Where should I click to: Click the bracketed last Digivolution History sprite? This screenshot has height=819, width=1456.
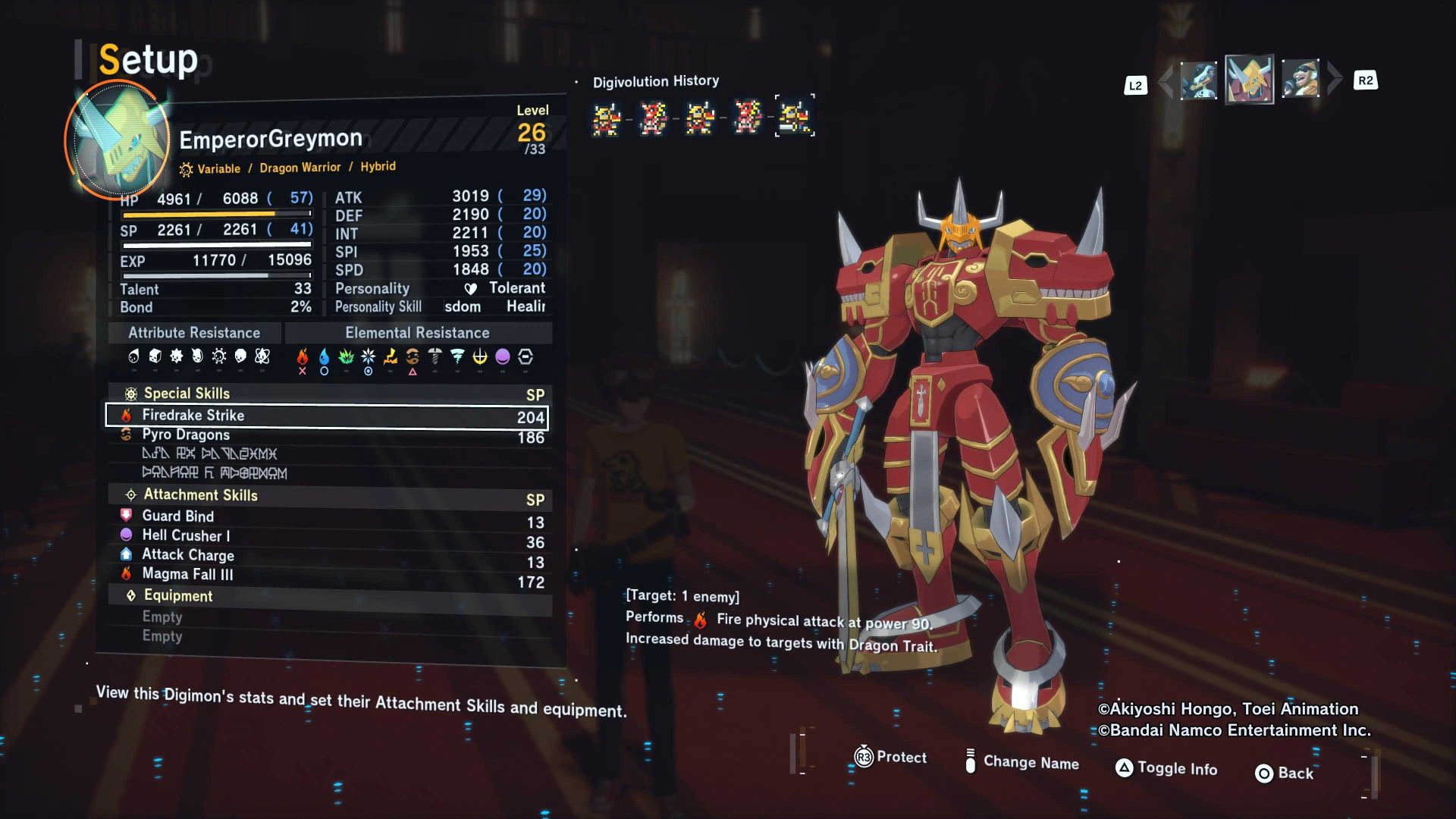tap(795, 116)
